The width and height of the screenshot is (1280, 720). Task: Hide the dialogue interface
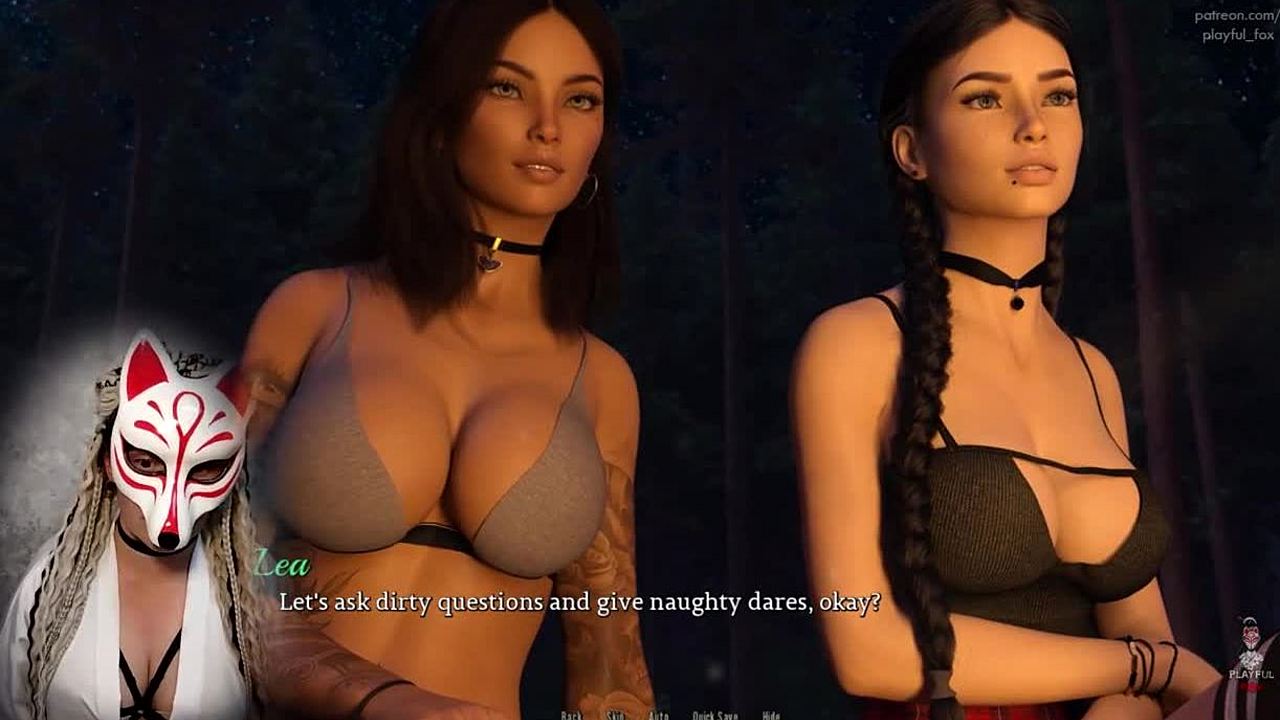pos(771,715)
